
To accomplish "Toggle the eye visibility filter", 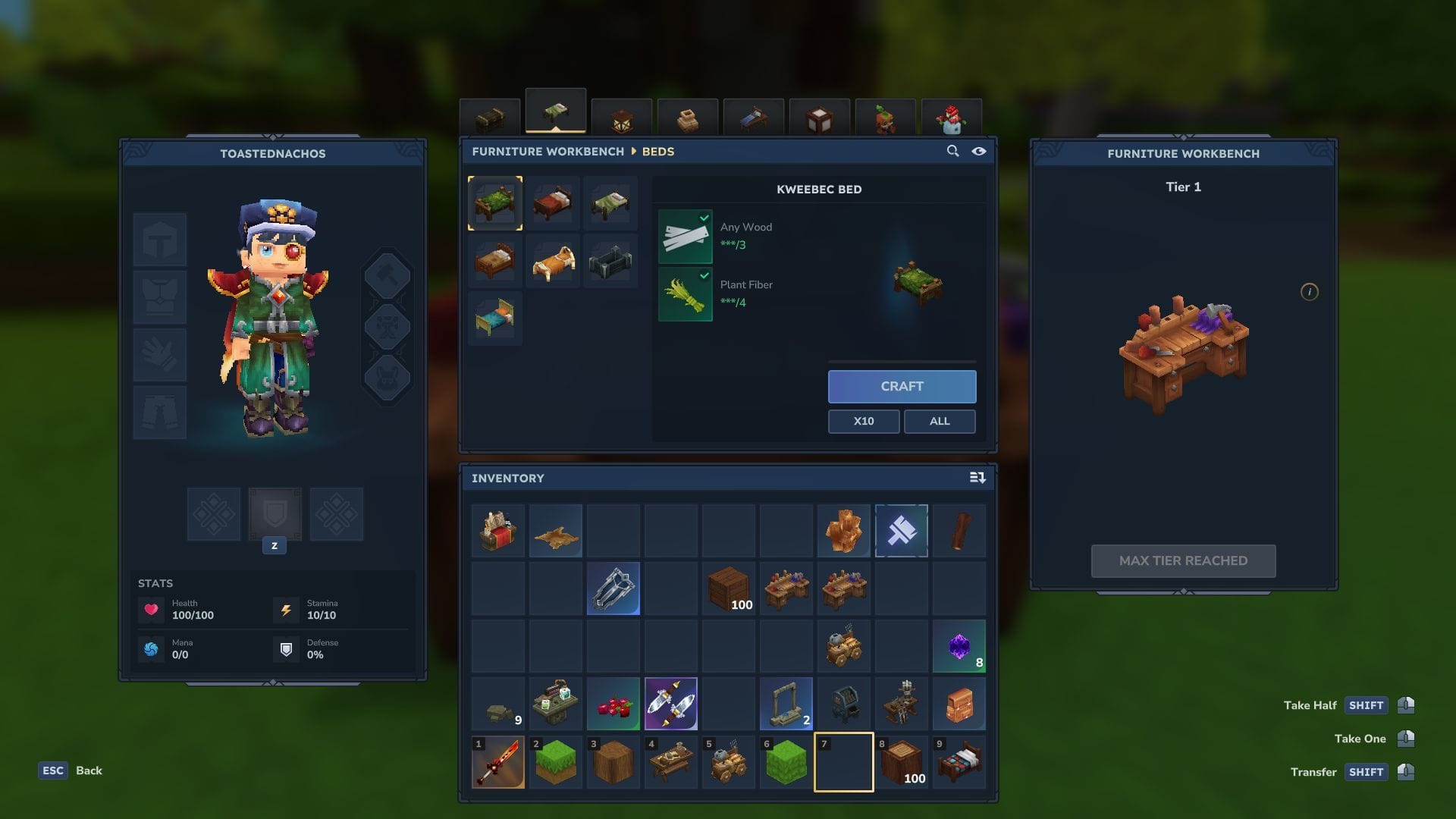I will [979, 151].
